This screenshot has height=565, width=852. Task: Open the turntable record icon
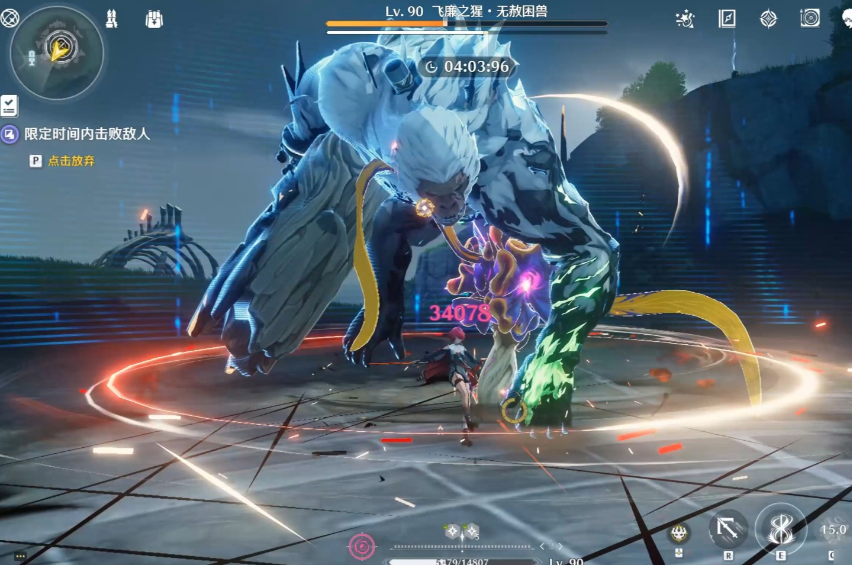pyautogui.click(x=809, y=18)
